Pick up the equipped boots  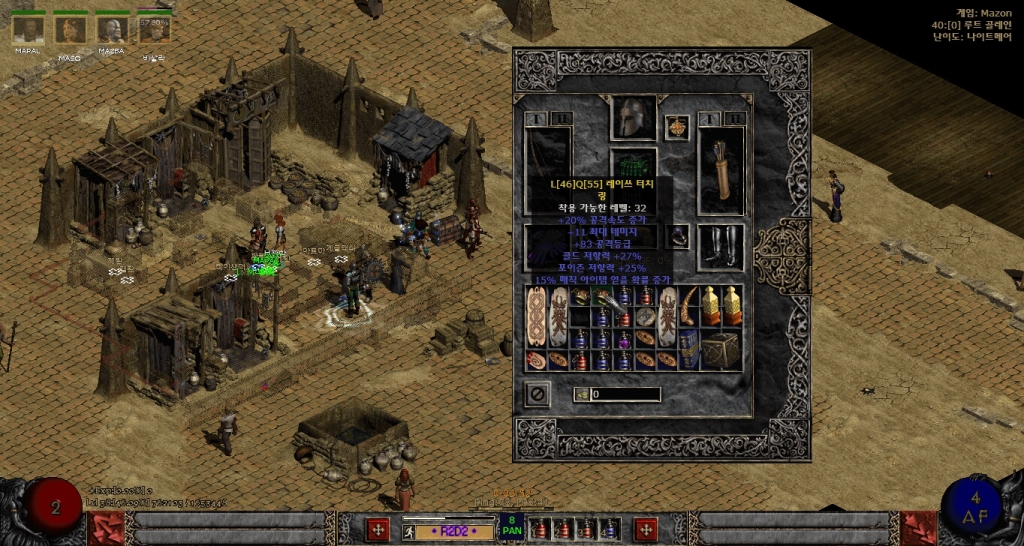(720, 247)
